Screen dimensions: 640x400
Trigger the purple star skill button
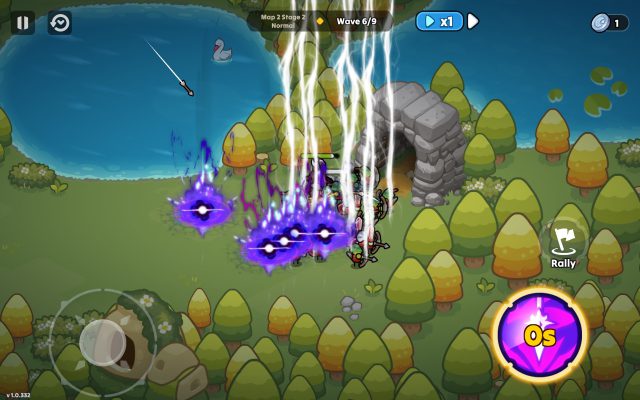[539, 333]
